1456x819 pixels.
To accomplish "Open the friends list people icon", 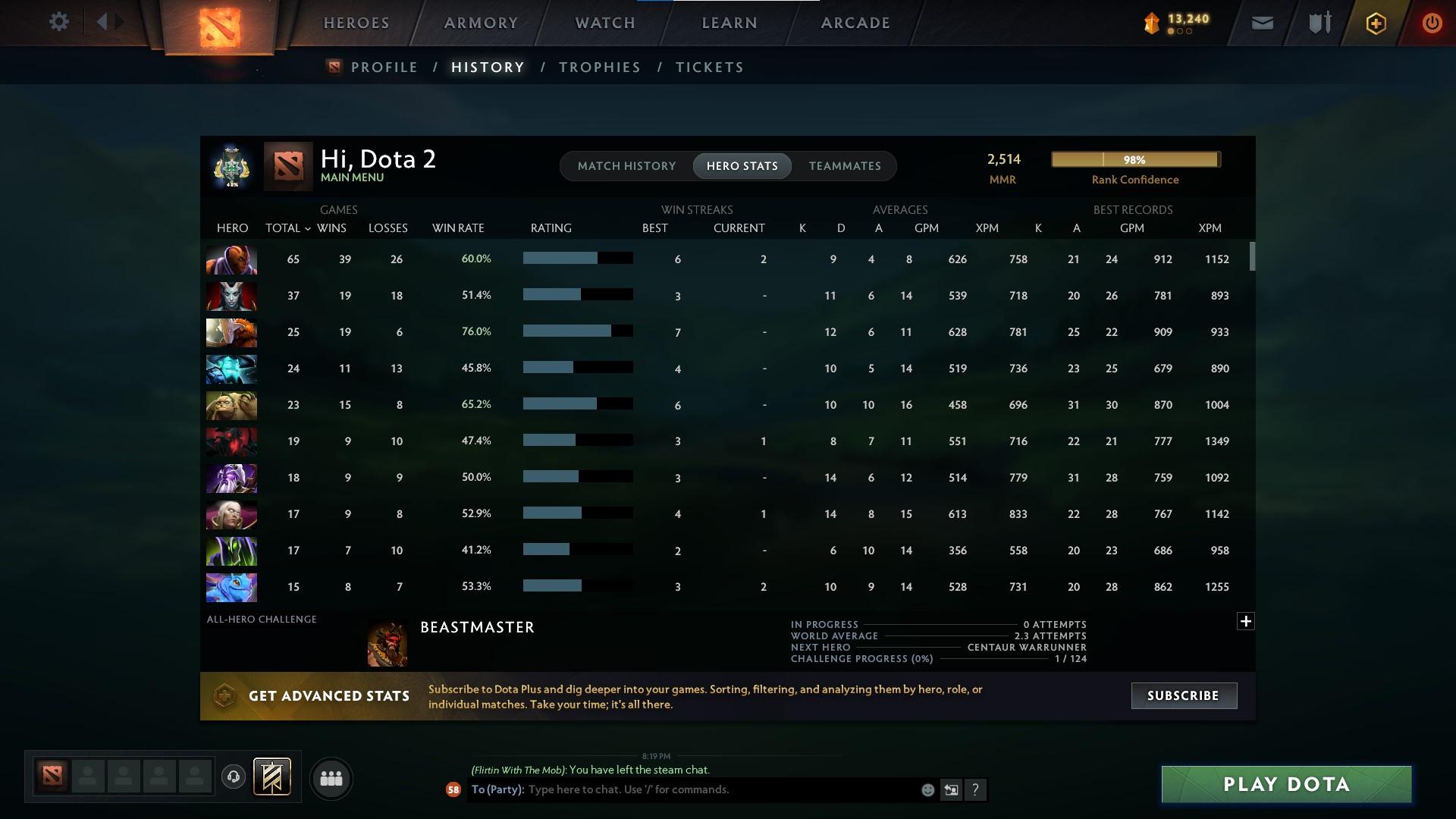I will click(330, 778).
